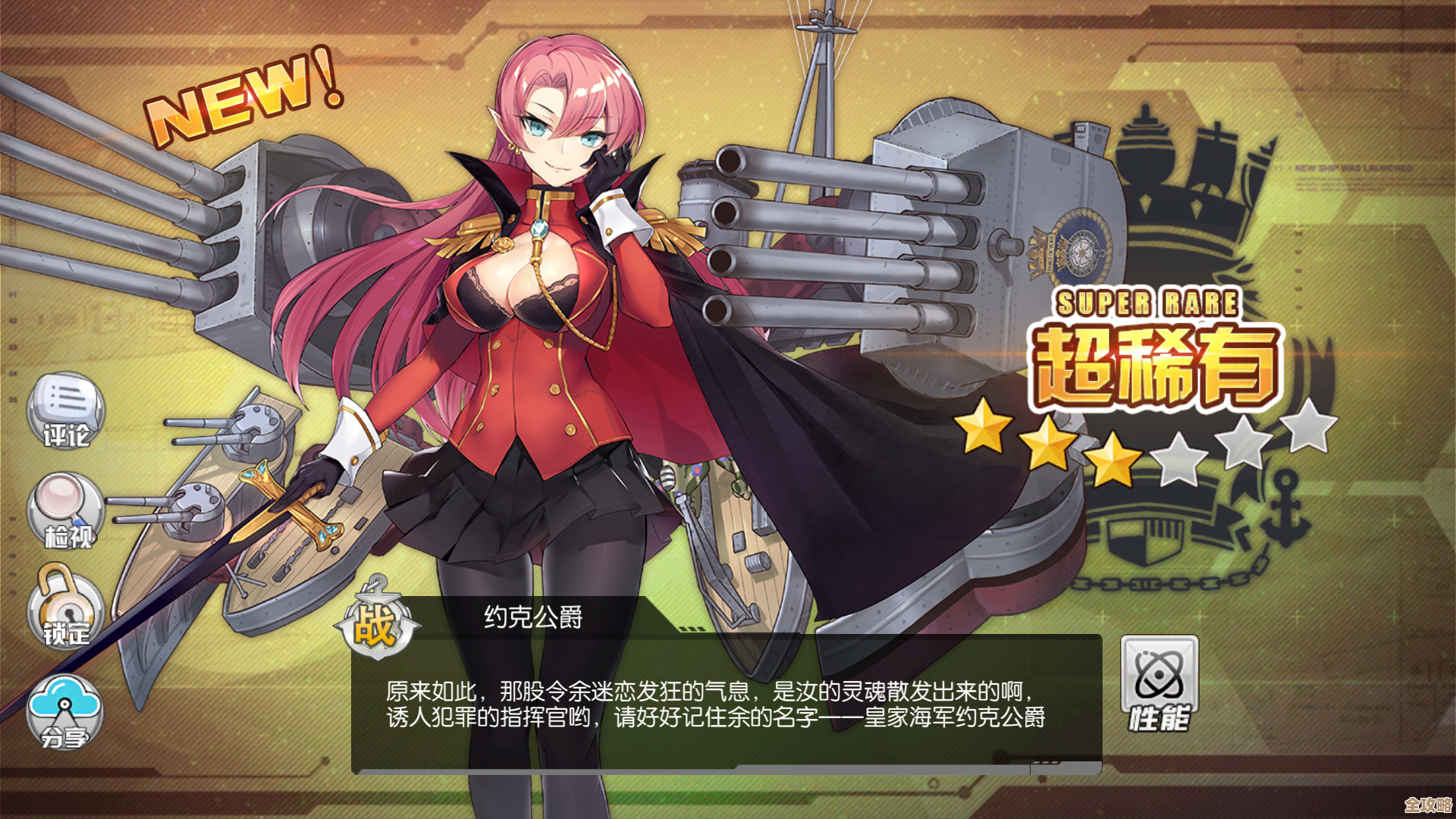Screen dimensions: 1456x819
Task: Open the 性能 stats button
Action: click(x=1159, y=682)
